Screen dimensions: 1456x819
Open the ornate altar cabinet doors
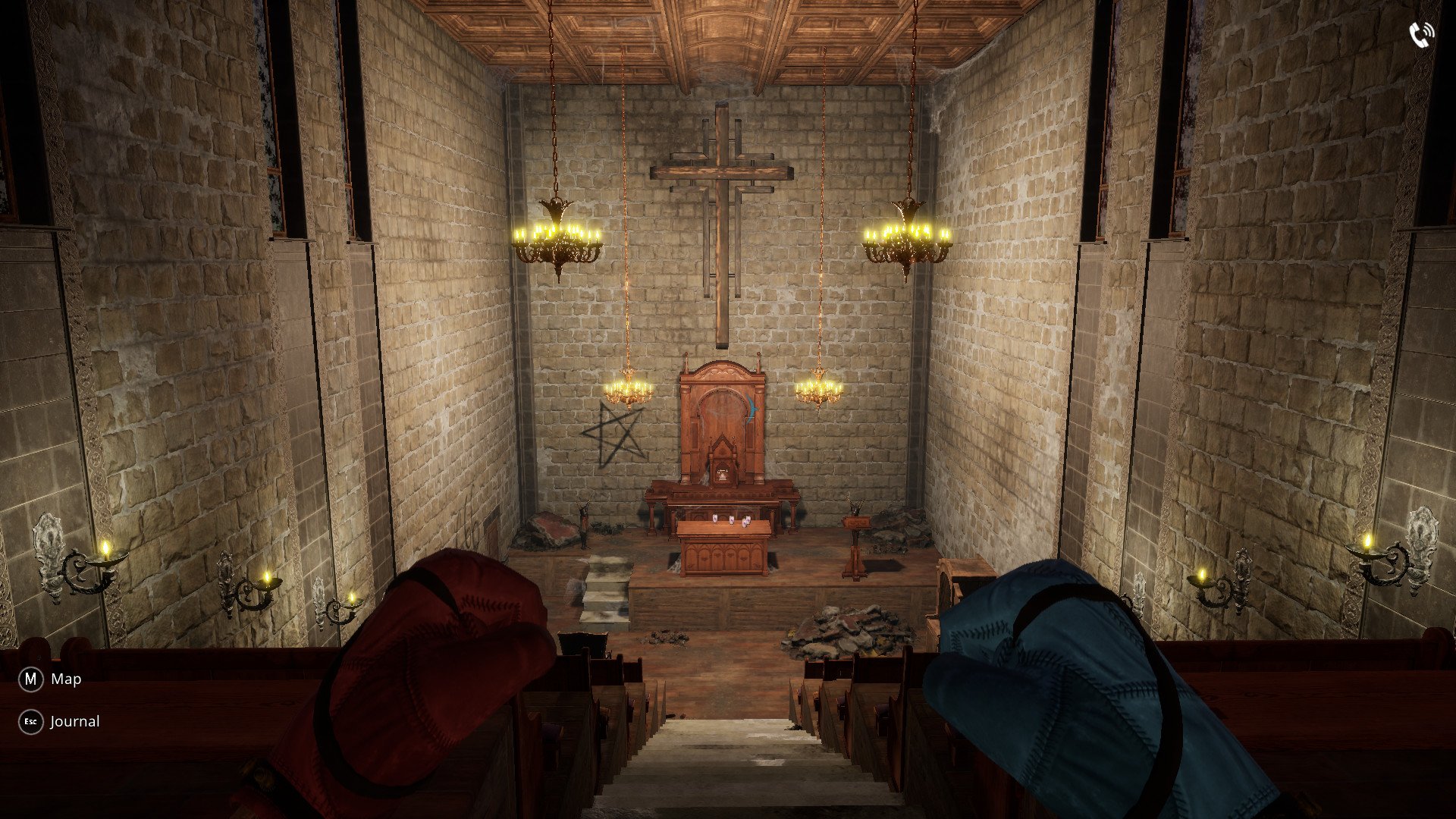click(x=724, y=557)
